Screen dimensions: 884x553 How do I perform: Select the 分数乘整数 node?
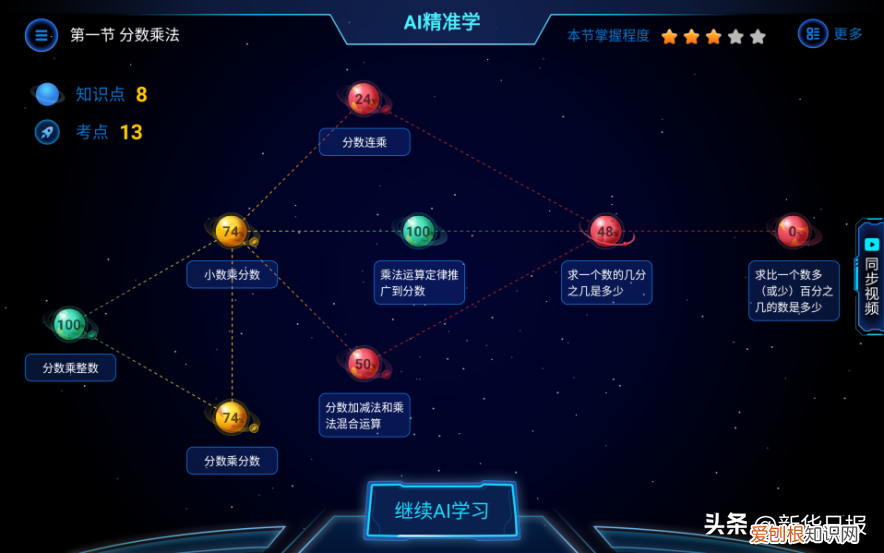(69, 324)
